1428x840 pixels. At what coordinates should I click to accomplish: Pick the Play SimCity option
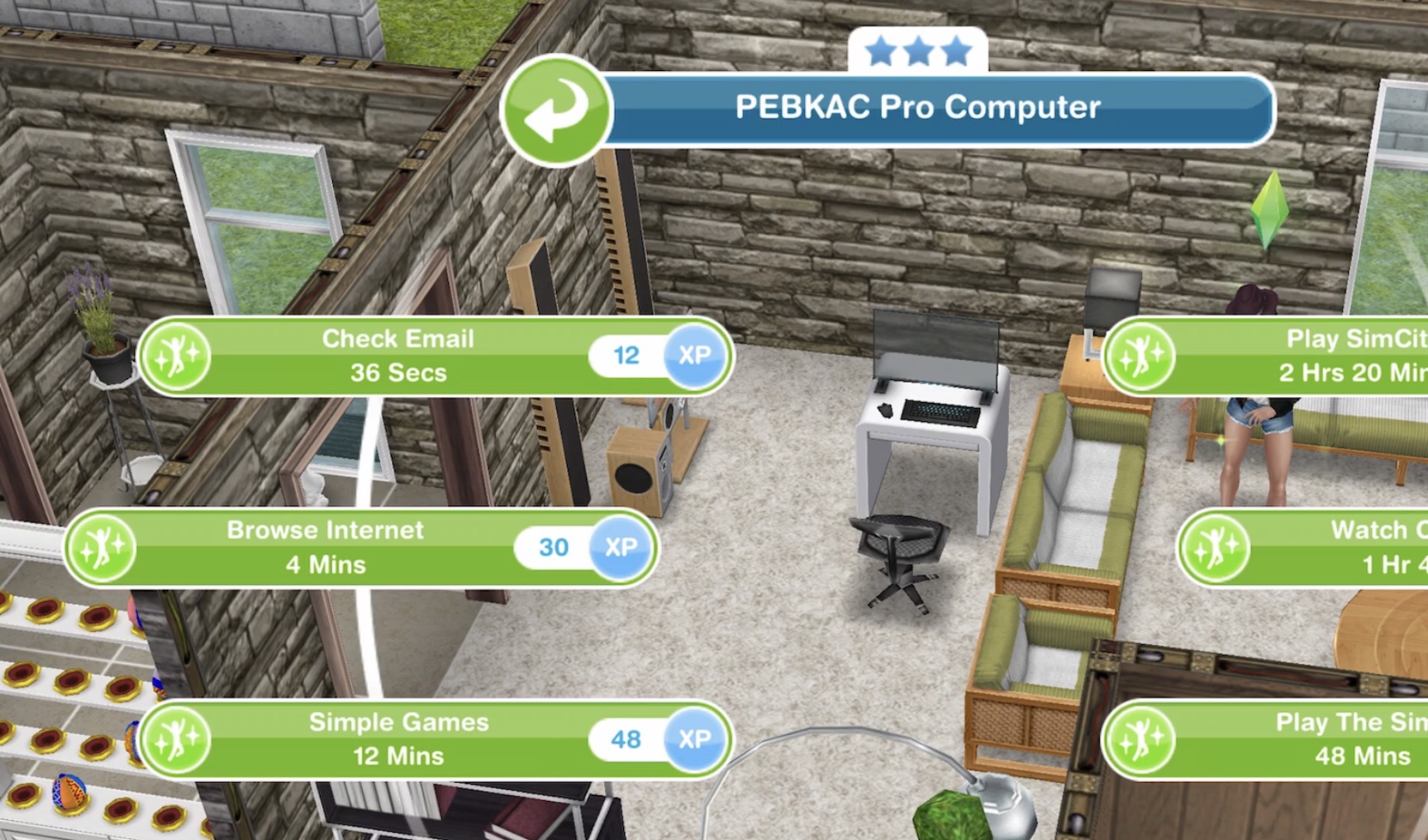pos(1306,356)
